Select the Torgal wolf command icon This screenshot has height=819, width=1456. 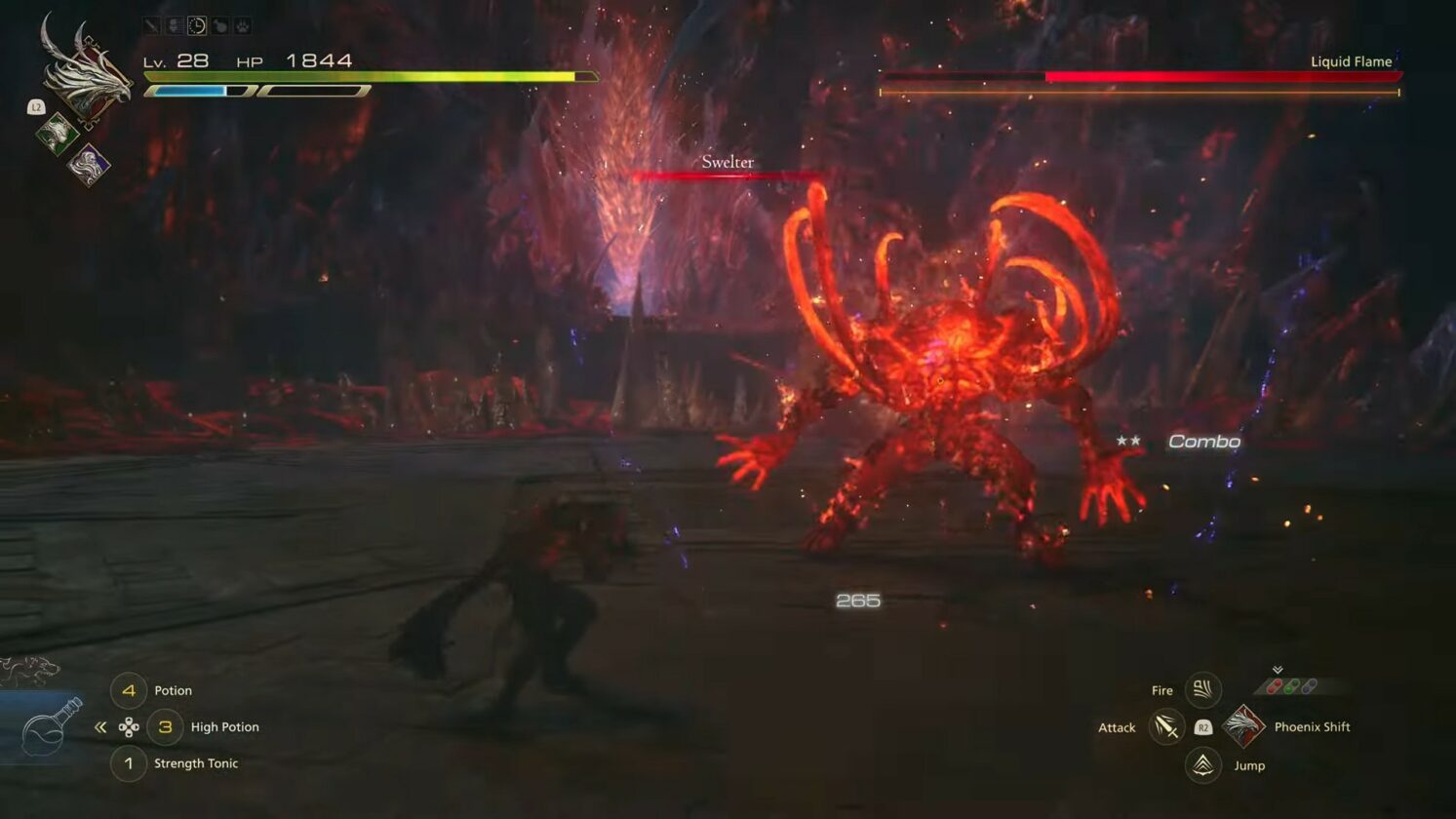(x=29, y=671)
